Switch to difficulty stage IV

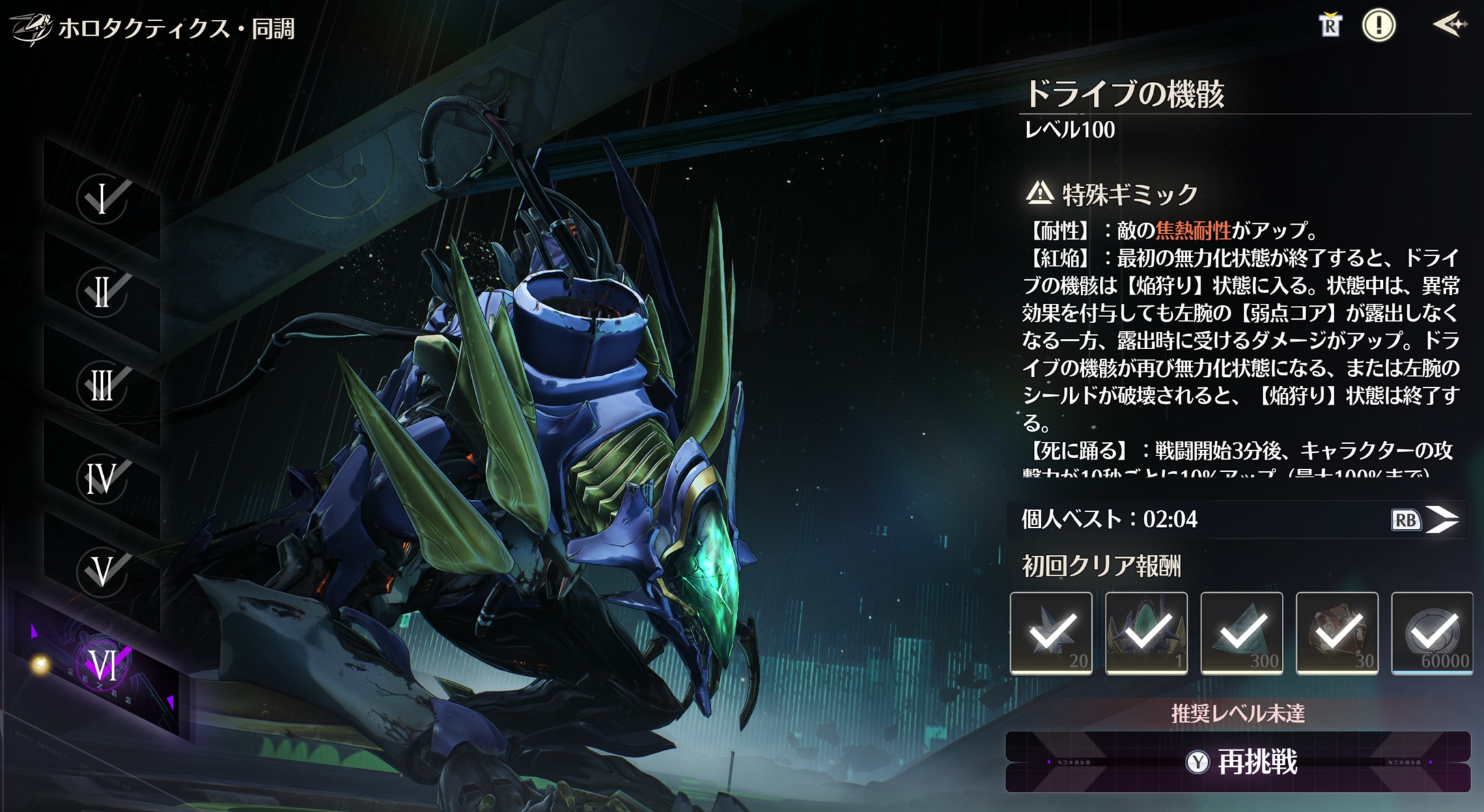point(102,478)
